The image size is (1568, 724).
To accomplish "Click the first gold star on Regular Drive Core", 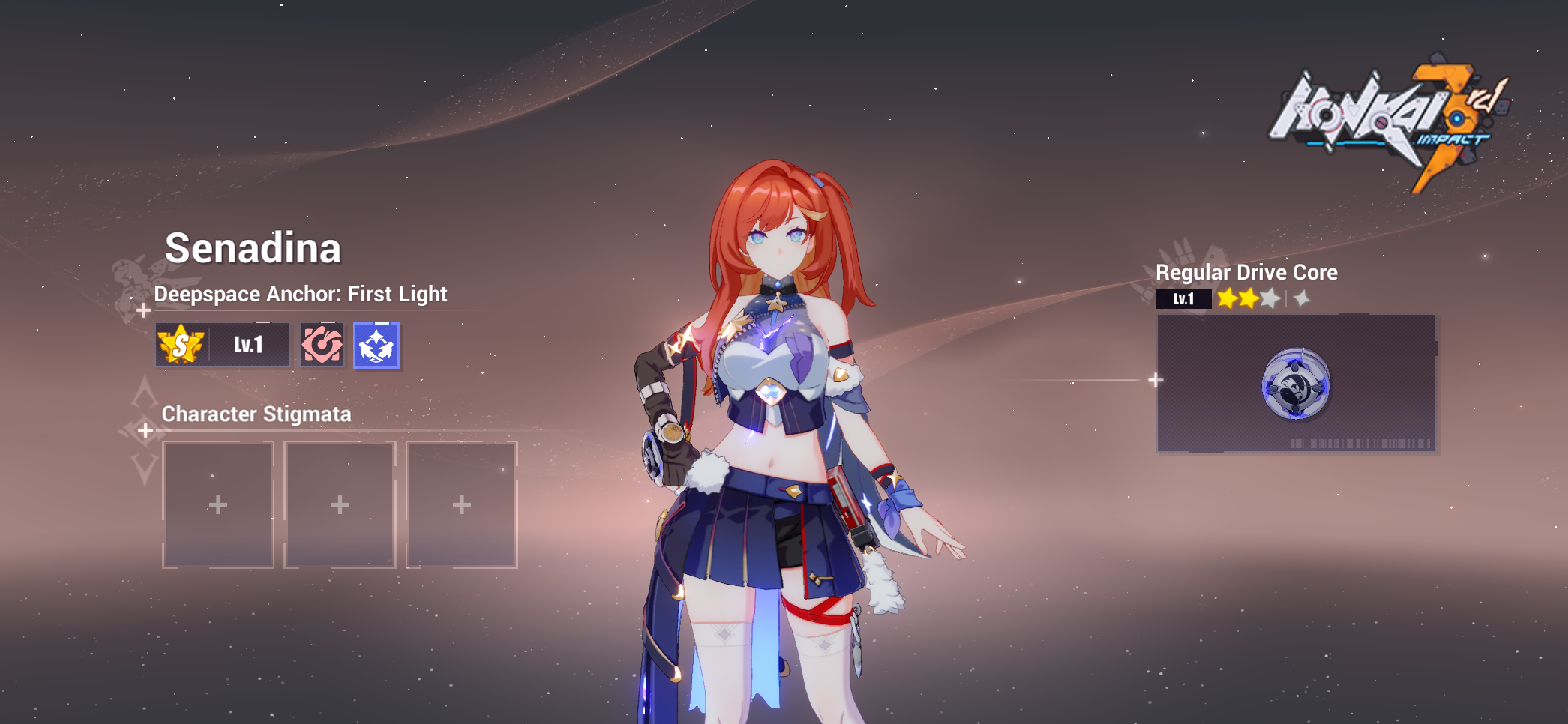I will click(x=1228, y=298).
